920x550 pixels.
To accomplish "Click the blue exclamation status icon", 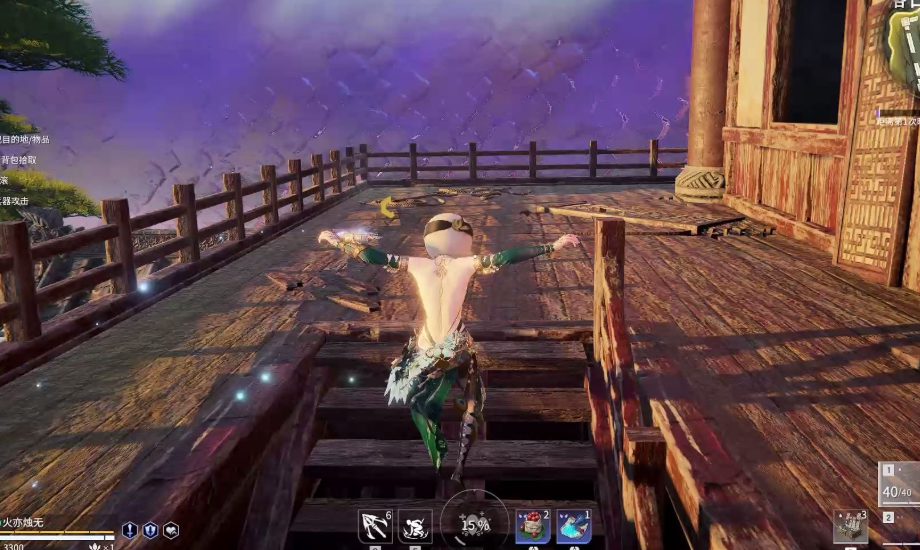I will click(x=130, y=530).
